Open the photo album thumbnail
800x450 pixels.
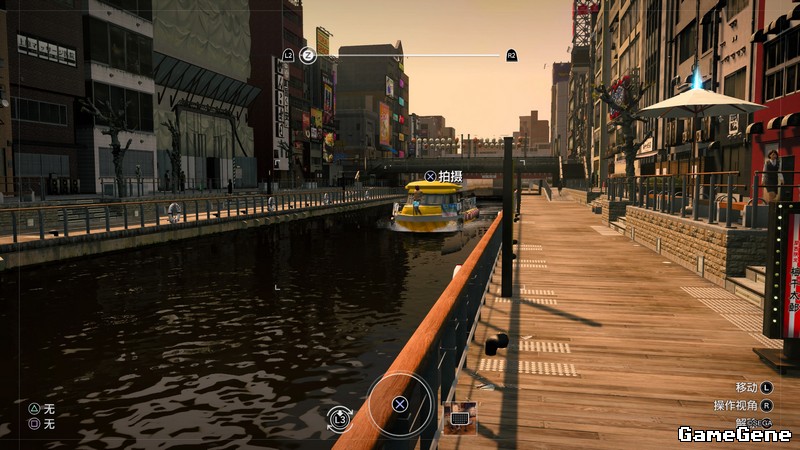click(460, 417)
